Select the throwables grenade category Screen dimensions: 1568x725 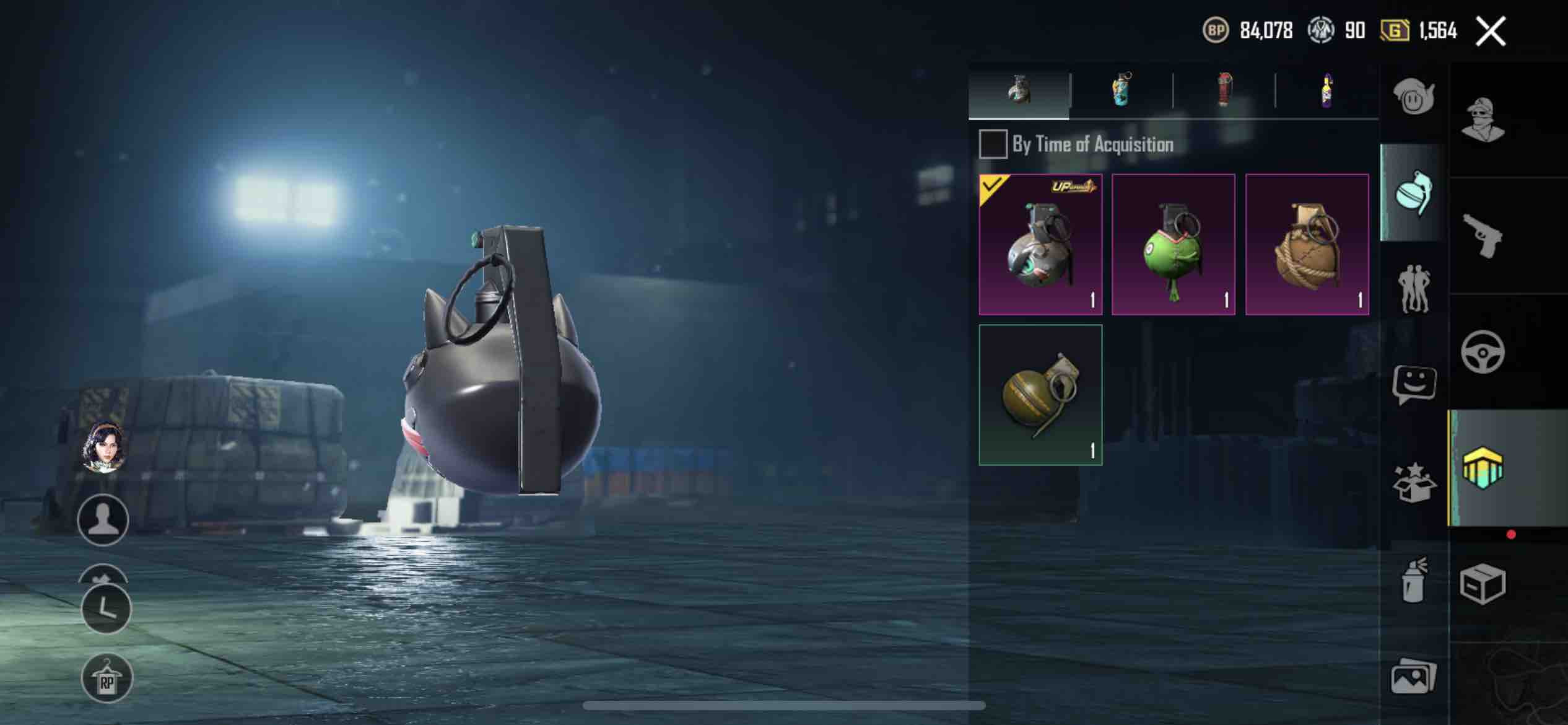(1413, 193)
